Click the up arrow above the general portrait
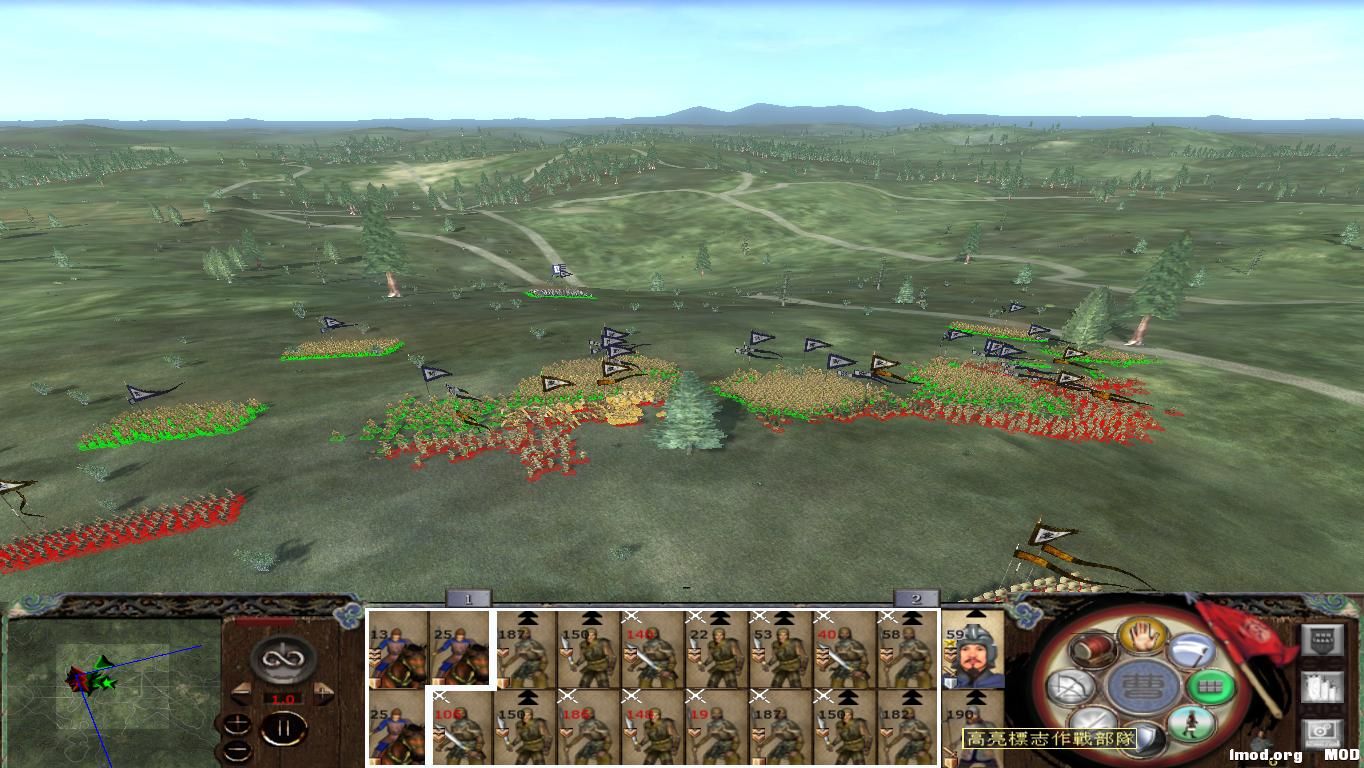 (975, 613)
